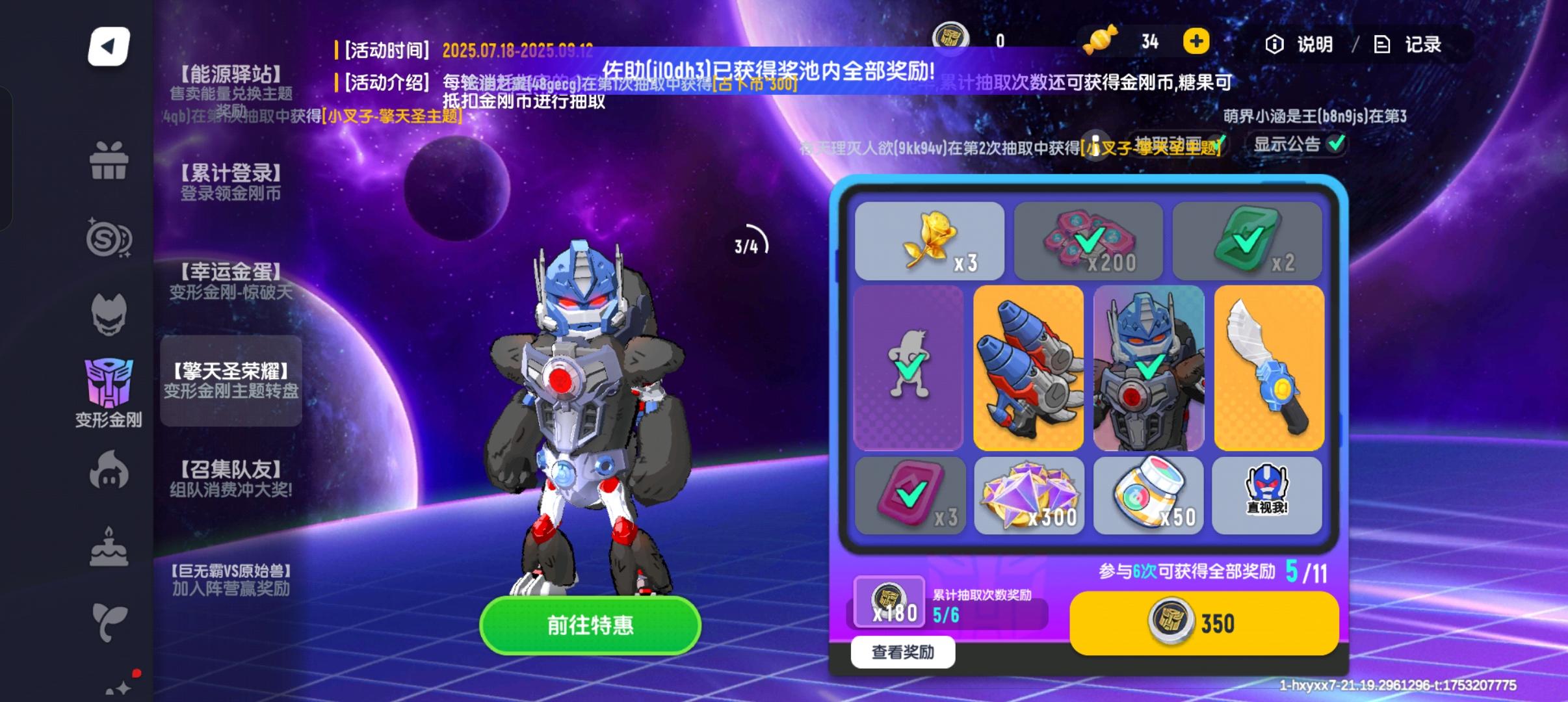Viewport: 1568px width, 702px height.
Task: Click the yellow 350 draw button
Action: pyautogui.click(x=1204, y=622)
